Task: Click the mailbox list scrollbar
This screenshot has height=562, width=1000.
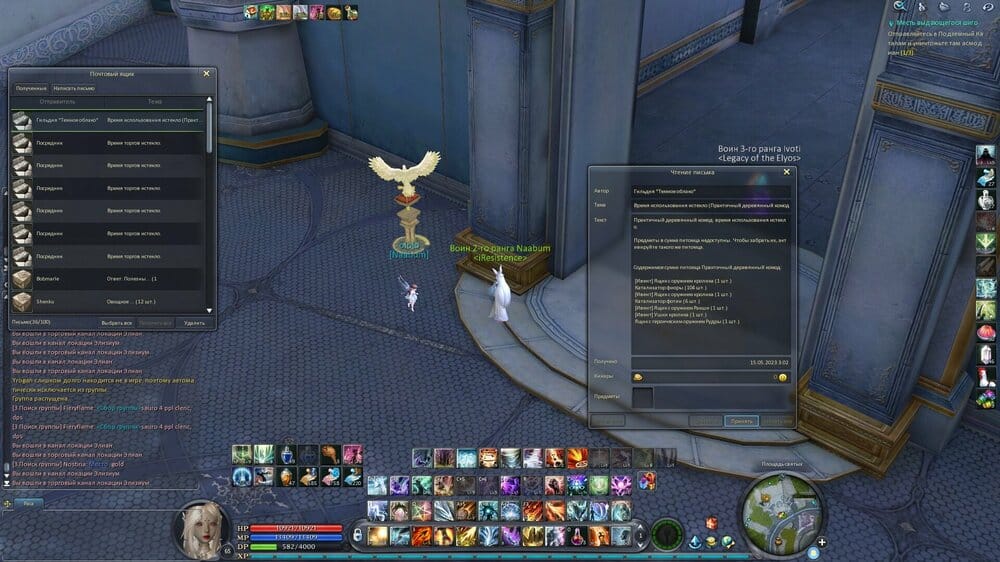Action: click(209, 130)
